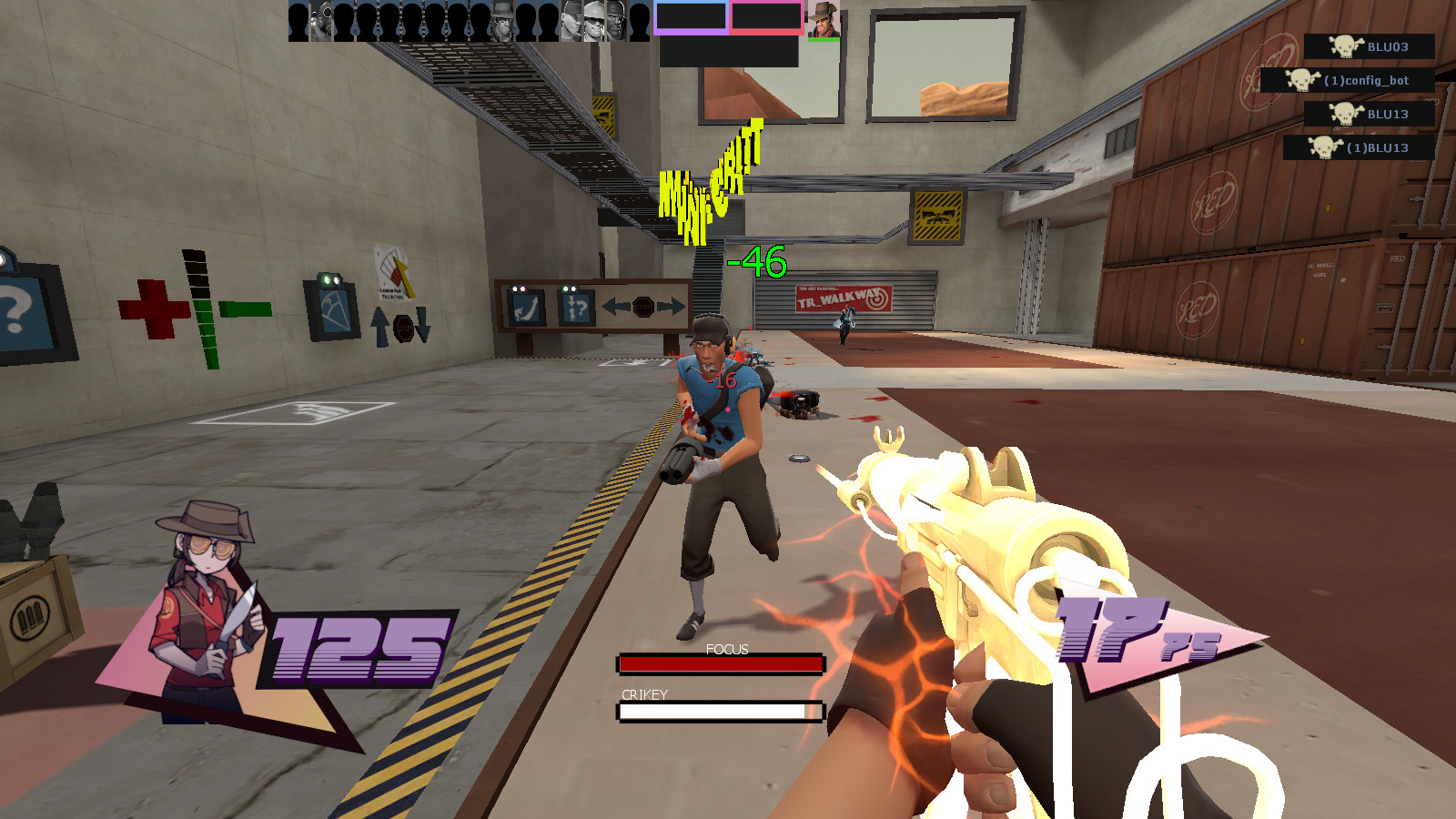Click the upward arrow sign on the wall
The width and height of the screenshot is (1456, 819).
tap(379, 325)
